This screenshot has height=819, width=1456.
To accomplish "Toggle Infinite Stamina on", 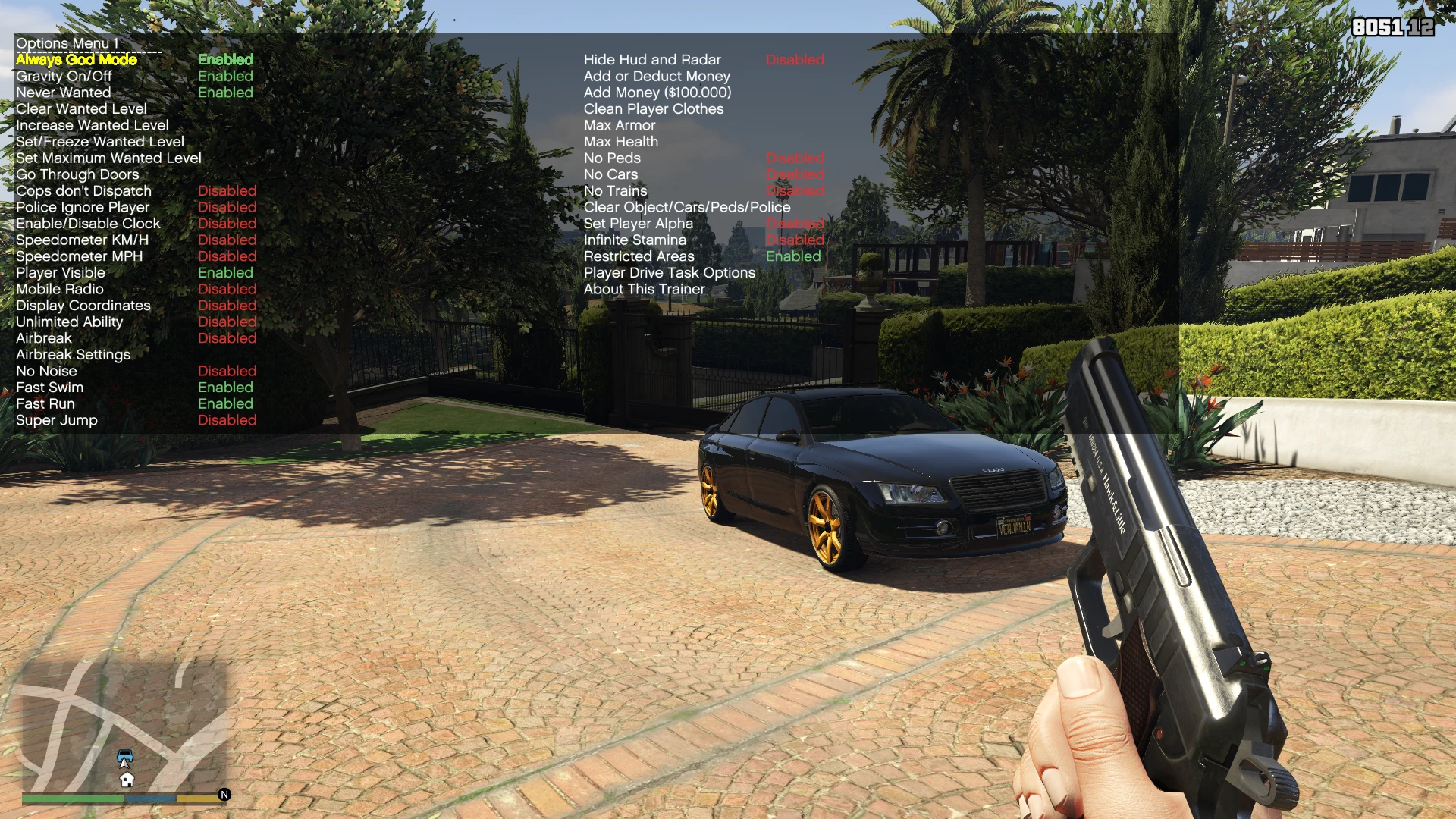I will [x=634, y=240].
